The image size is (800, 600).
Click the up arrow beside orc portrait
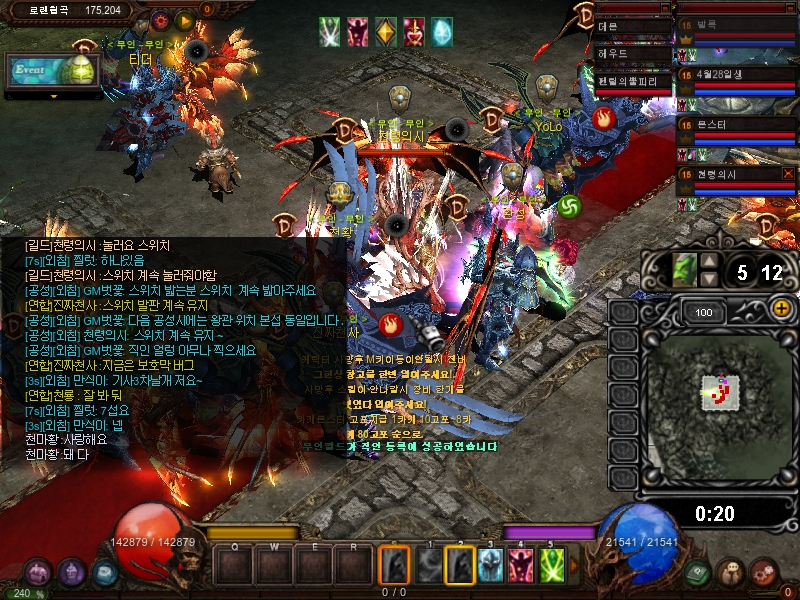[x=708, y=263]
